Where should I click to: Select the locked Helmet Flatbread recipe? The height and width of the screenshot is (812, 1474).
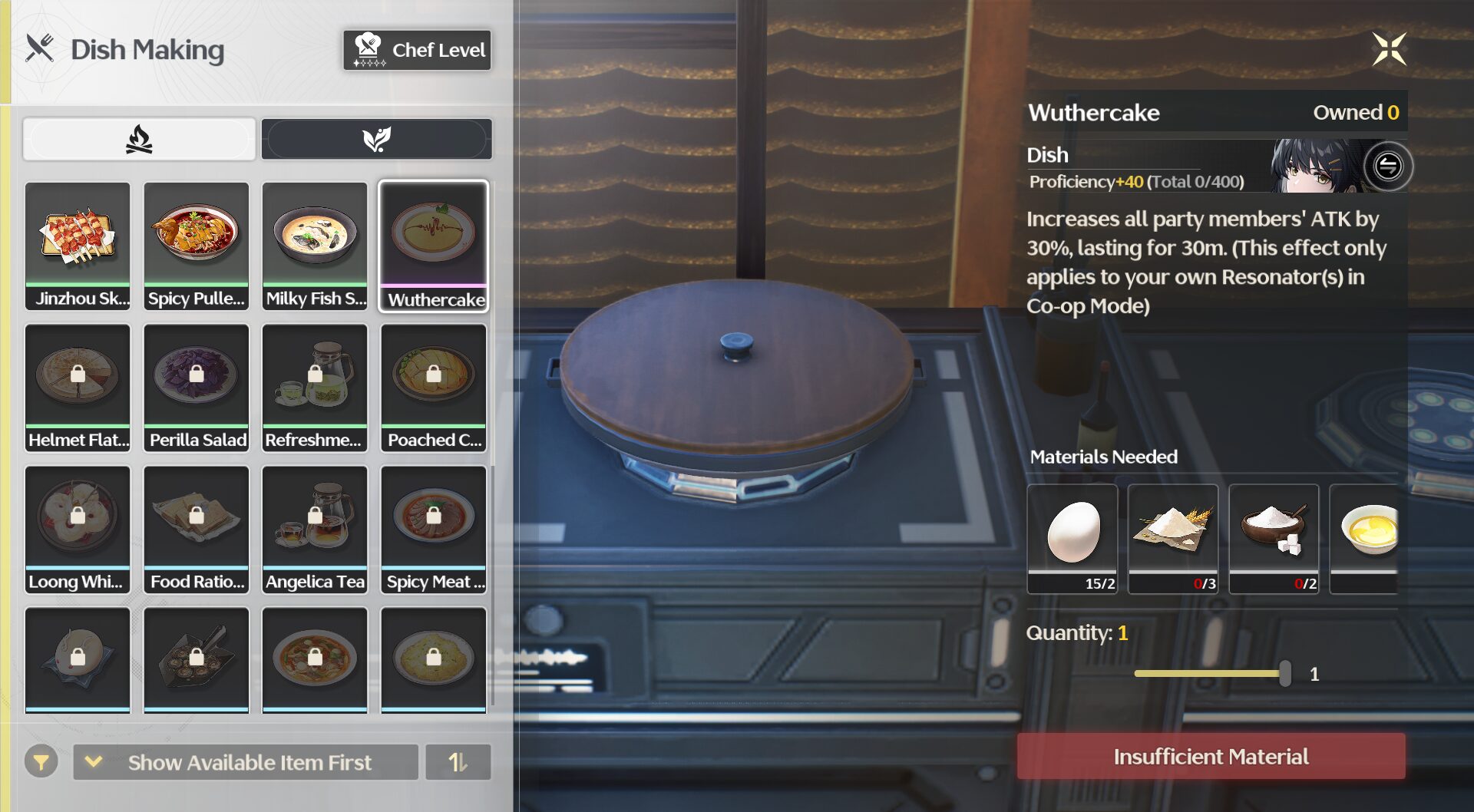pos(78,387)
